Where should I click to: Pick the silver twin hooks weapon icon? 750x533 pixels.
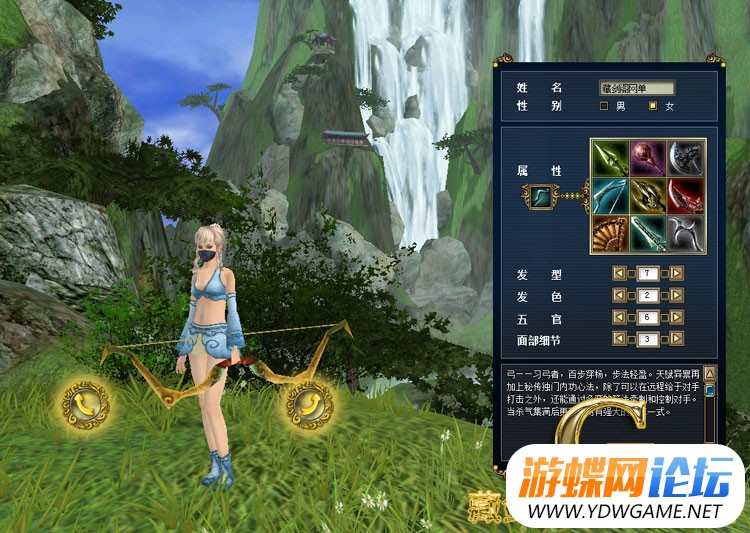click(687, 233)
